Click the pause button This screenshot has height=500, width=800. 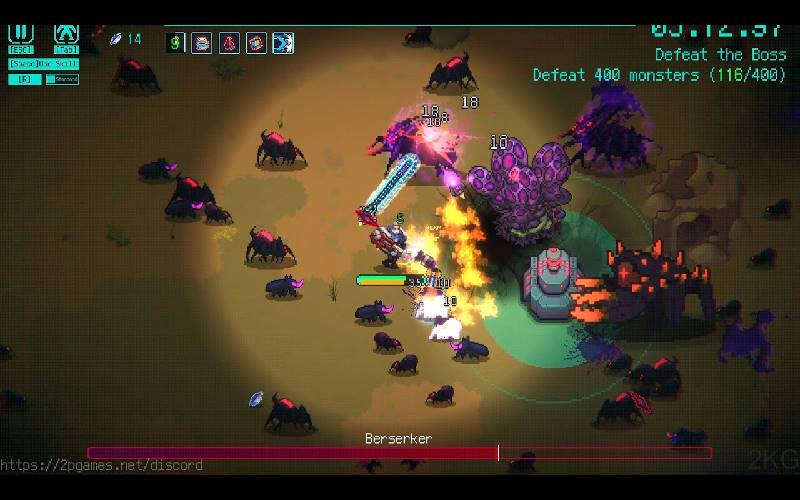(20, 35)
